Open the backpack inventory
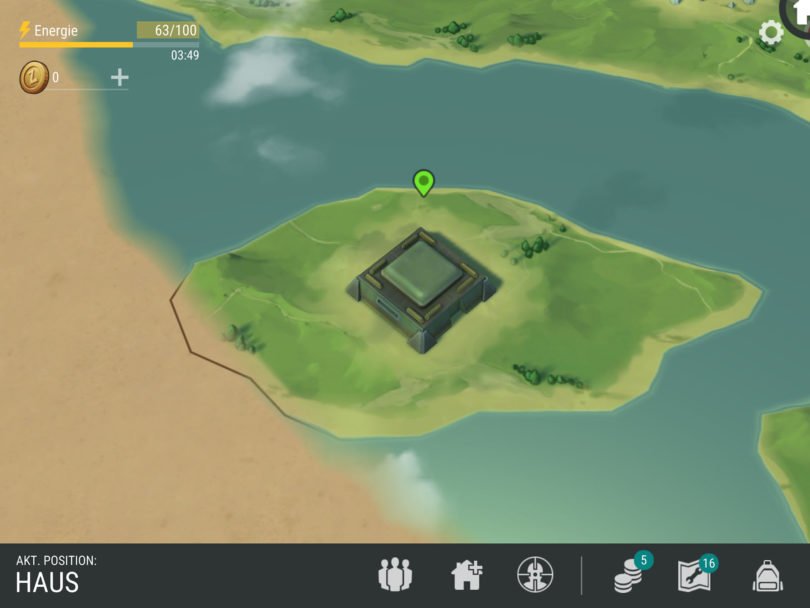The width and height of the screenshot is (810, 608). click(767, 575)
